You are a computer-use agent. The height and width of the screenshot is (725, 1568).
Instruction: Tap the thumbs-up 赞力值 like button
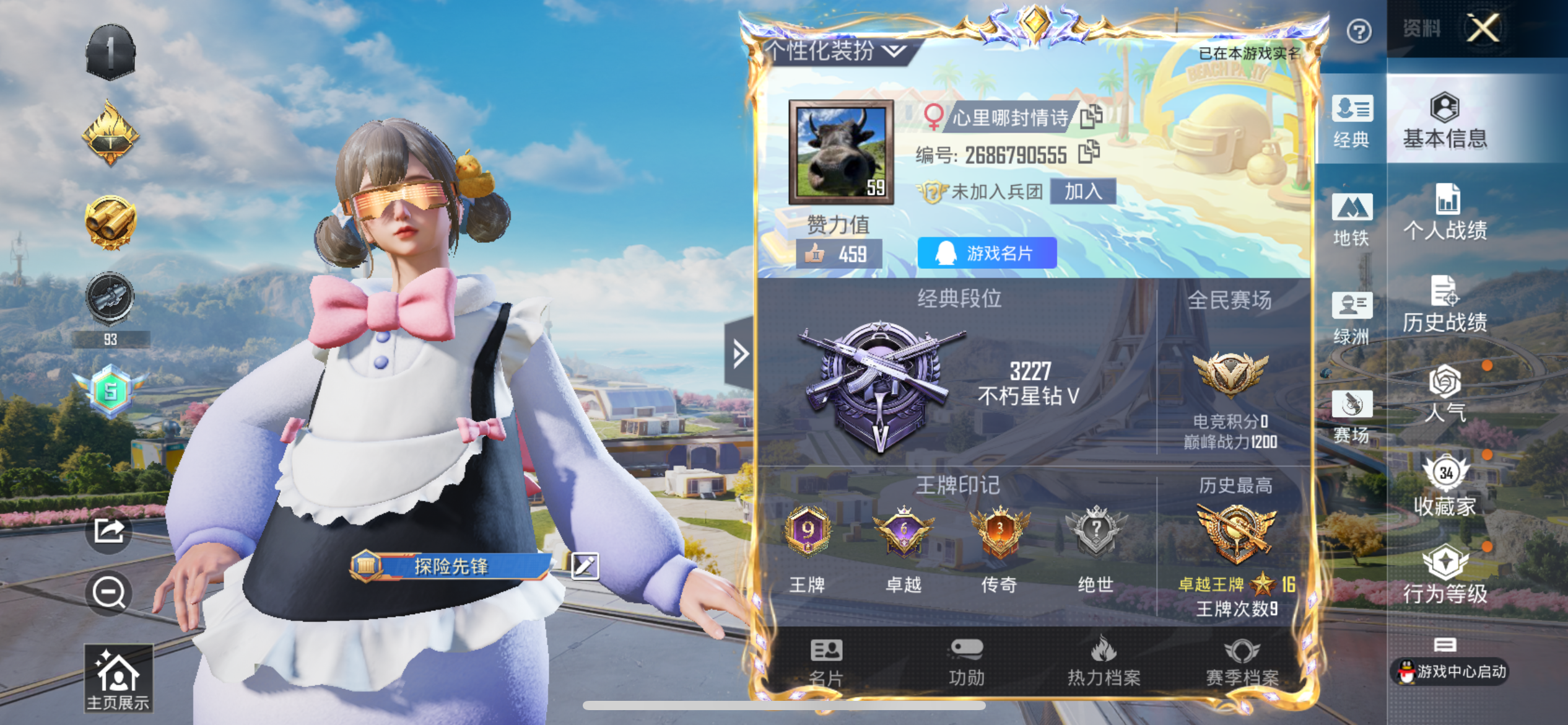838,254
